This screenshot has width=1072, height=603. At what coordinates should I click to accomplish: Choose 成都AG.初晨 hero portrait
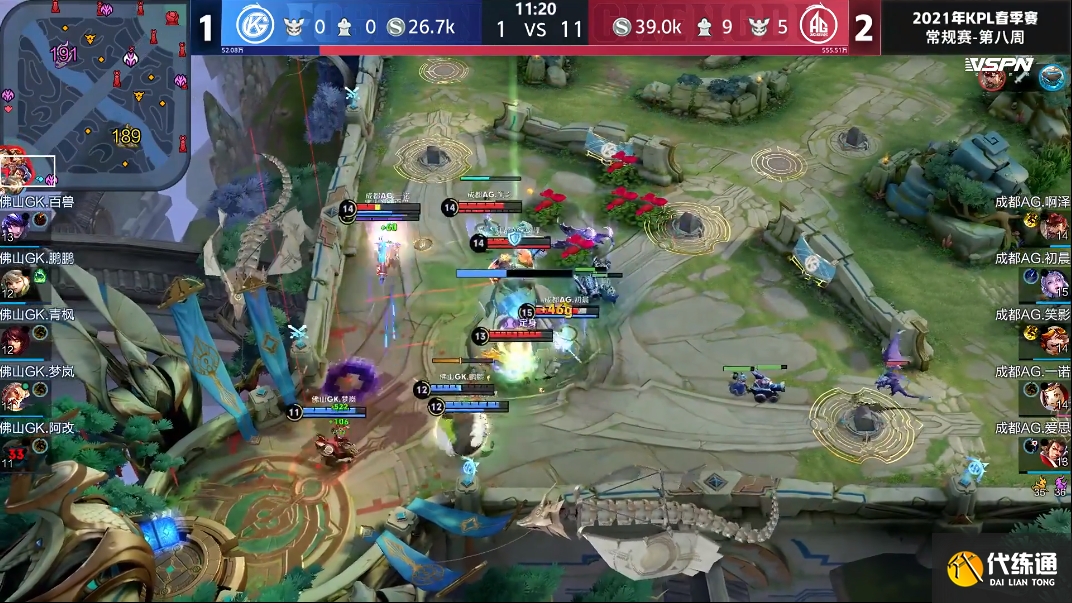coord(1054,284)
